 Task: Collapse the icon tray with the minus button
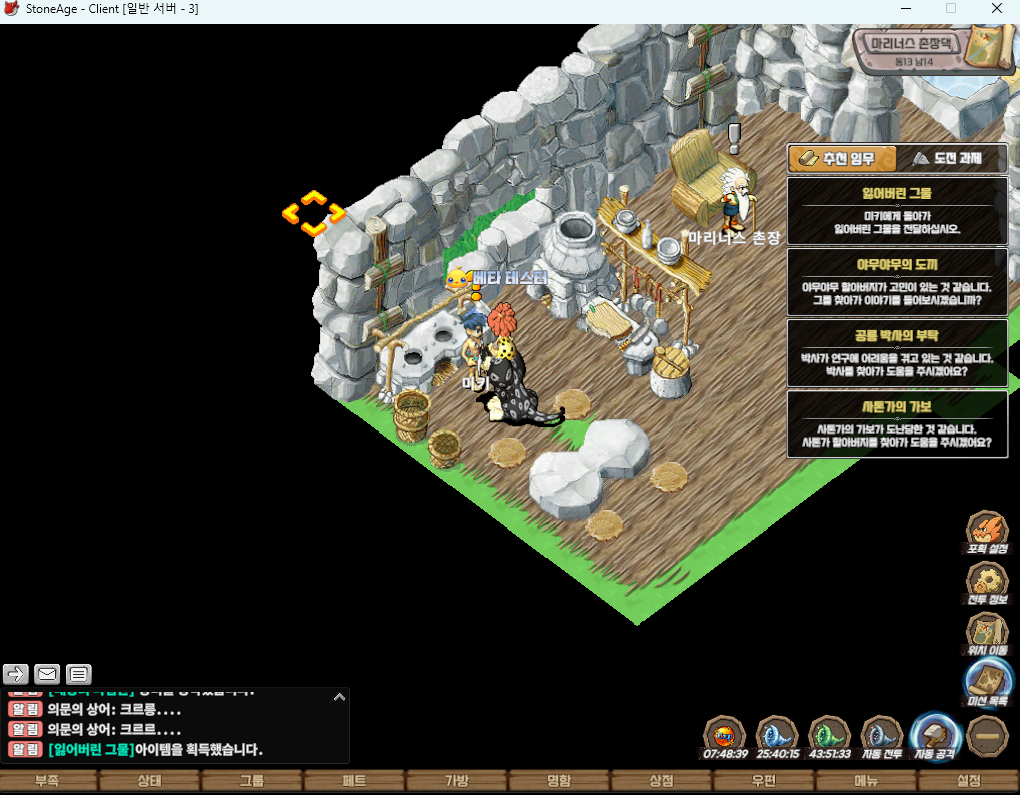point(988,736)
